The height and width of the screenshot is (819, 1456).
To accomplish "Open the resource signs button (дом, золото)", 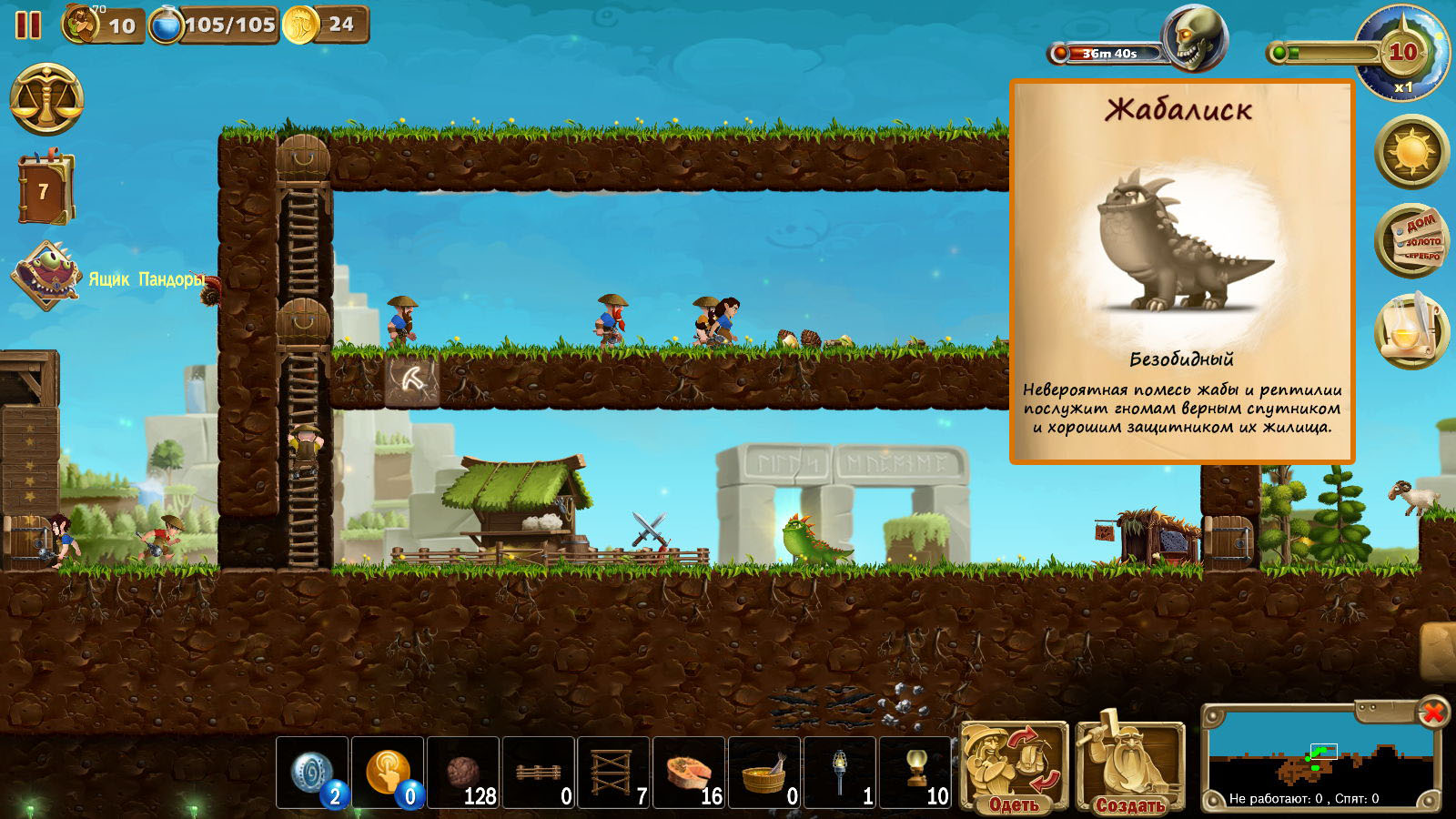I will [x=1410, y=241].
